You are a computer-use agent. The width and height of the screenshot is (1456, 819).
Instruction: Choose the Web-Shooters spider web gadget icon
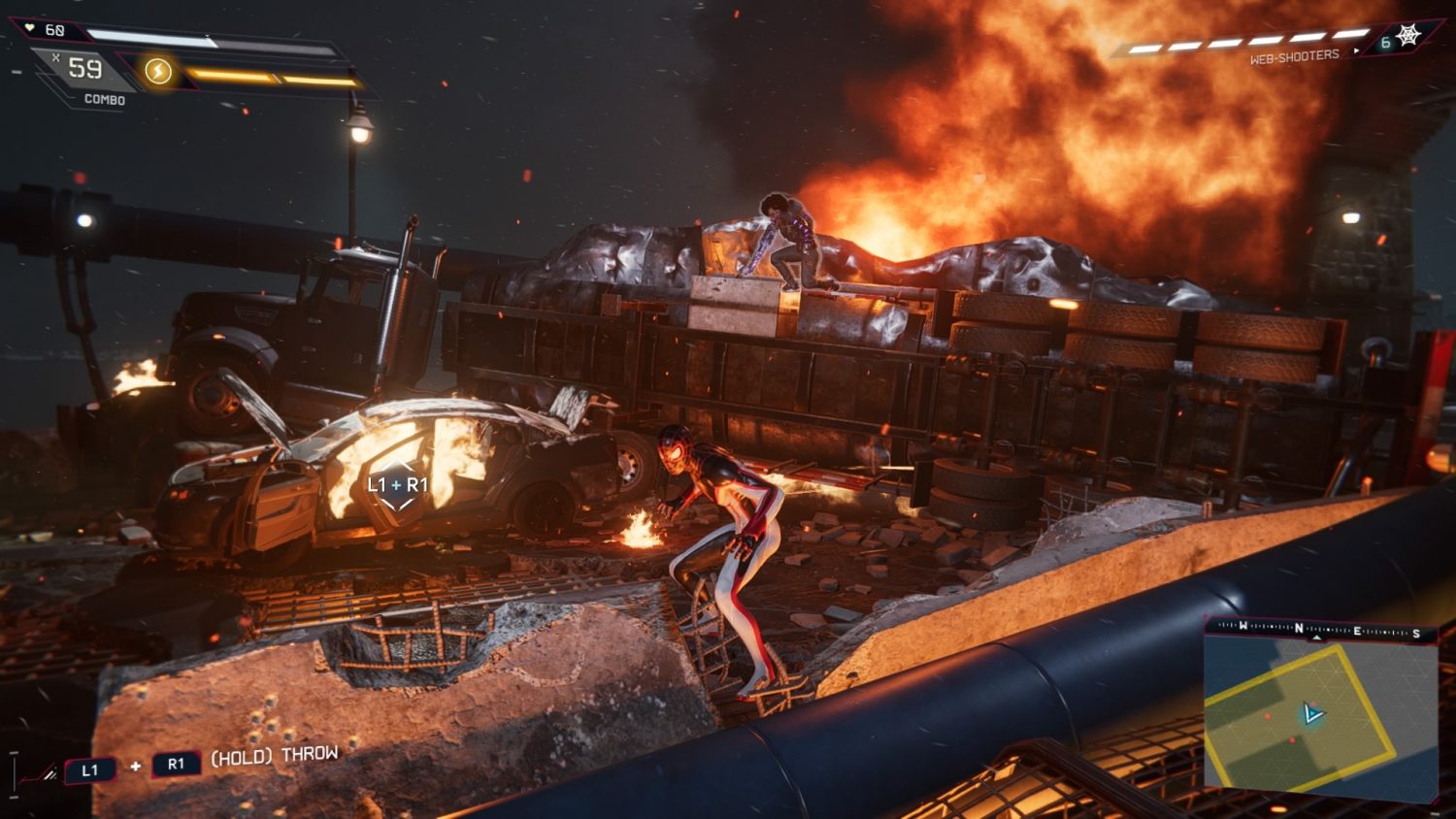pos(1407,36)
